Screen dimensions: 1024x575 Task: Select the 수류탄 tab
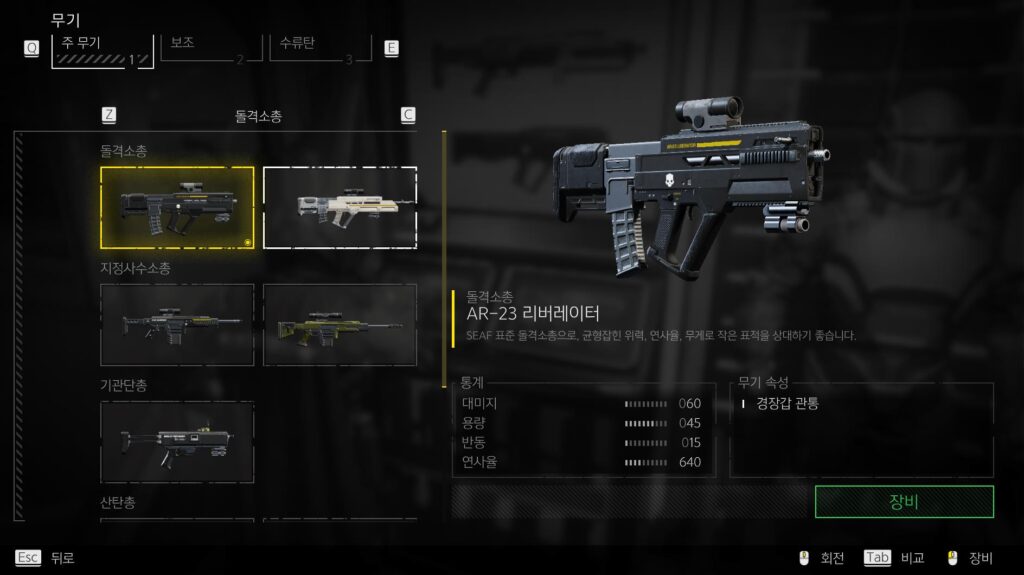pyautogui.click(x=318, y=50)
